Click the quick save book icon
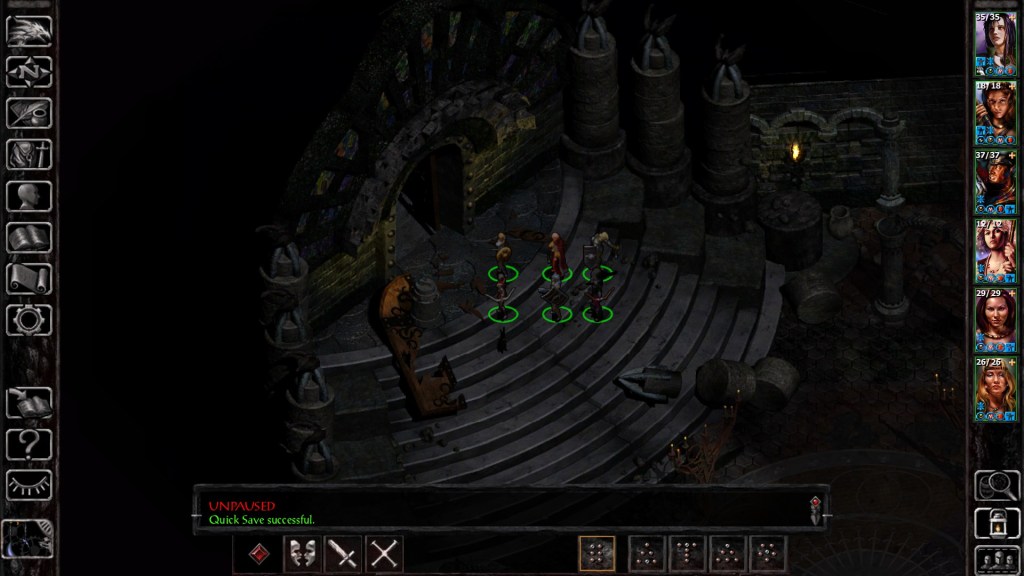Image resolution: width=1024 pixels, height=576 pixels. coord(29,403)
